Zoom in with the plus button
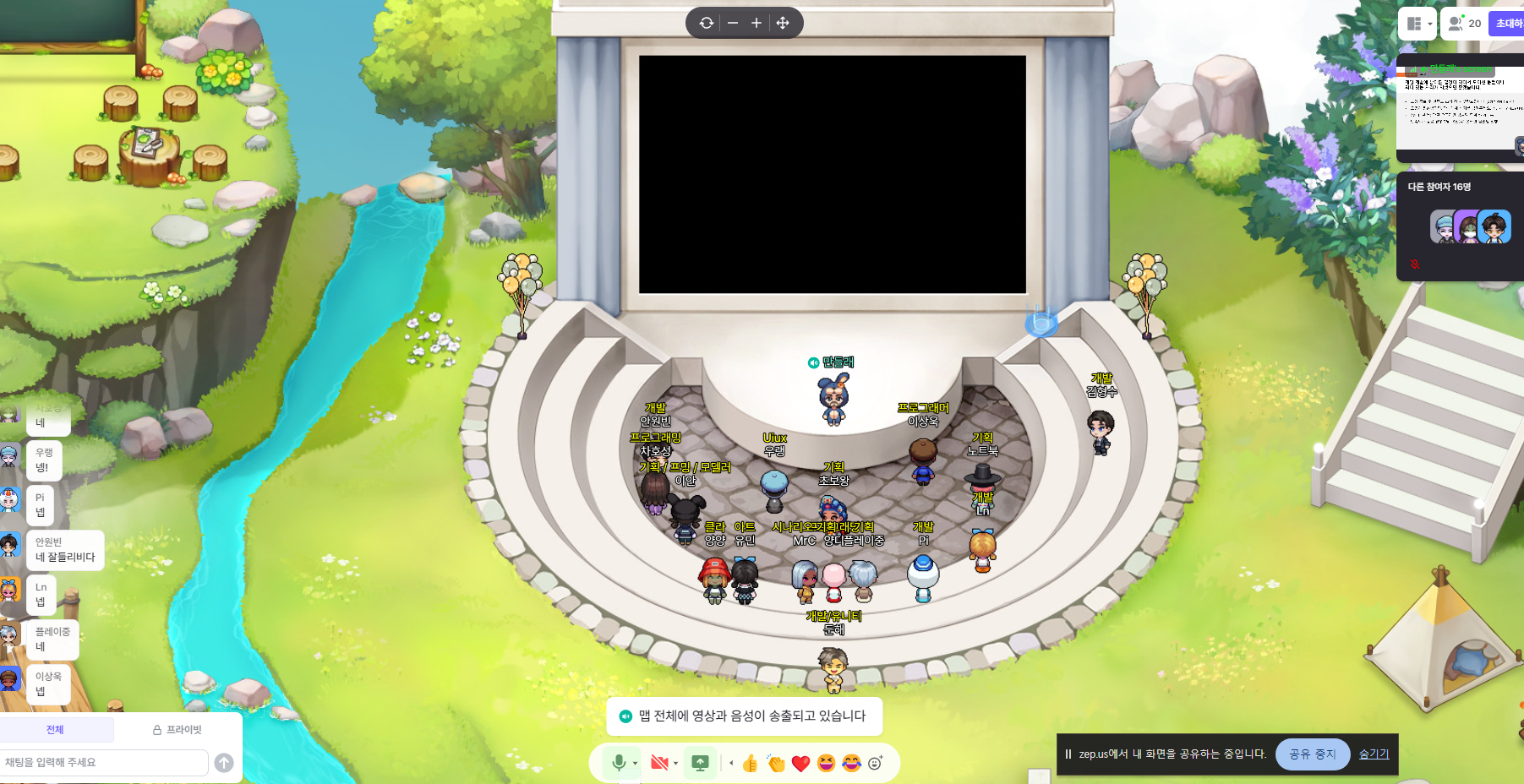This screenshot has height=784, width=1524. pyautogui.click(x=757, y=23)
